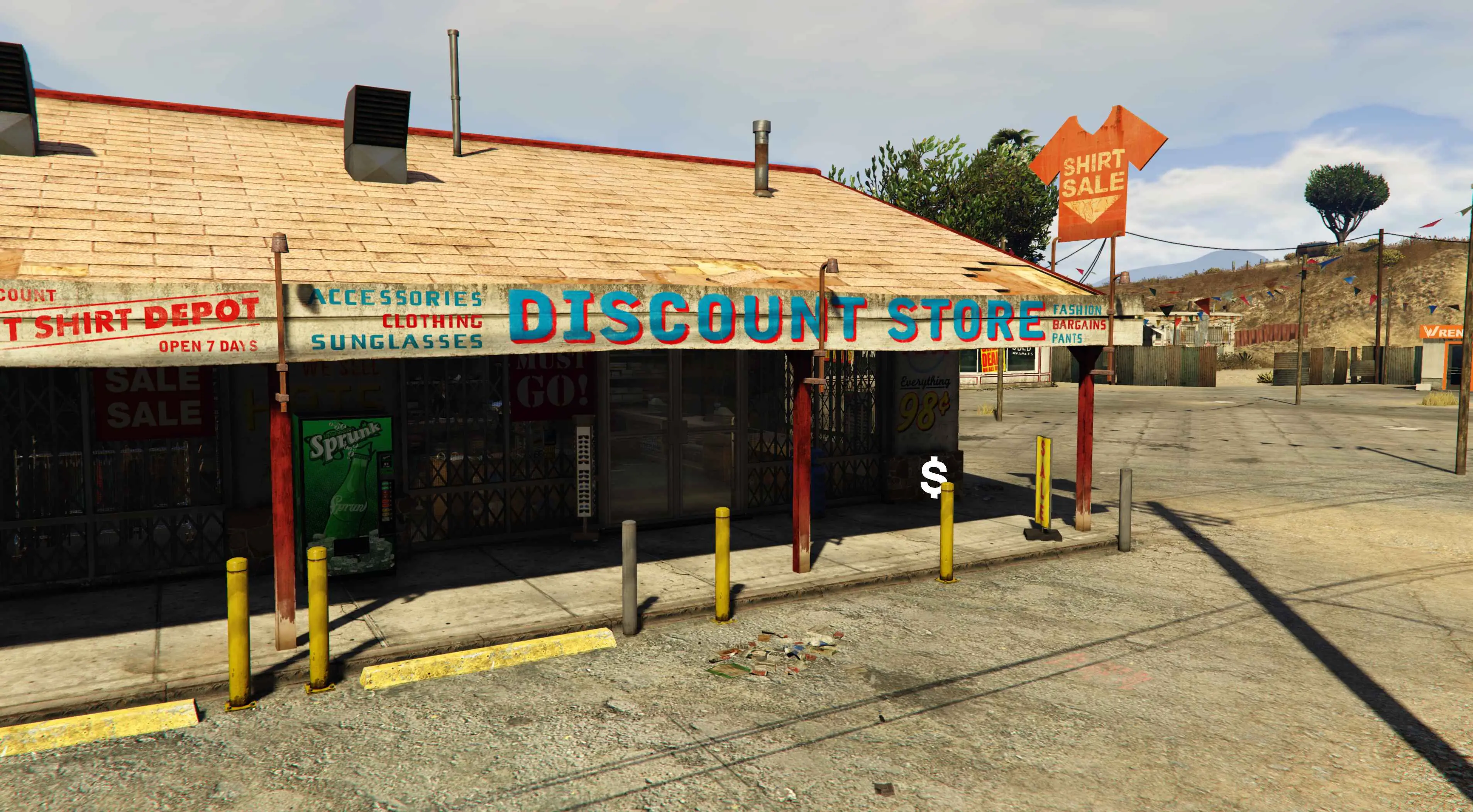
Task: Click the white dollar sign marker
Action: pyautogui.click(x=934, y=477)
